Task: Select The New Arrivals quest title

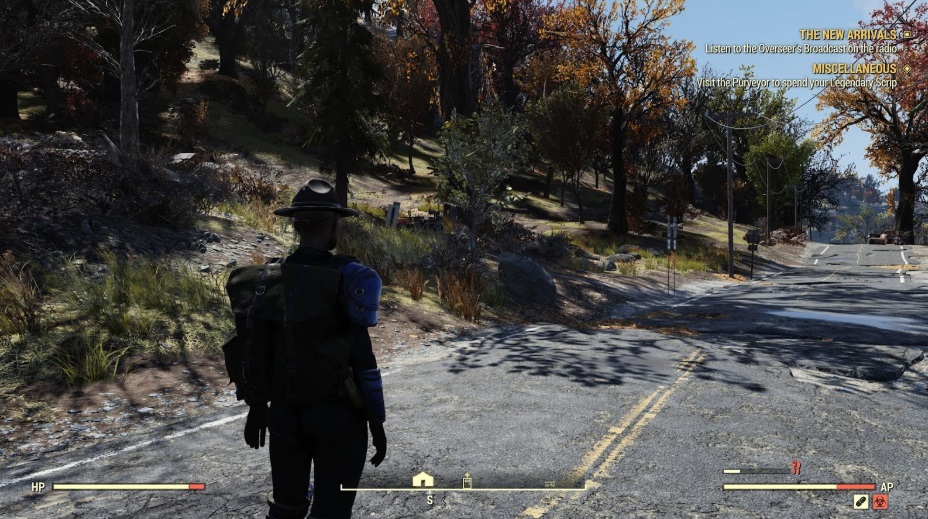Action: coord(848,34)
